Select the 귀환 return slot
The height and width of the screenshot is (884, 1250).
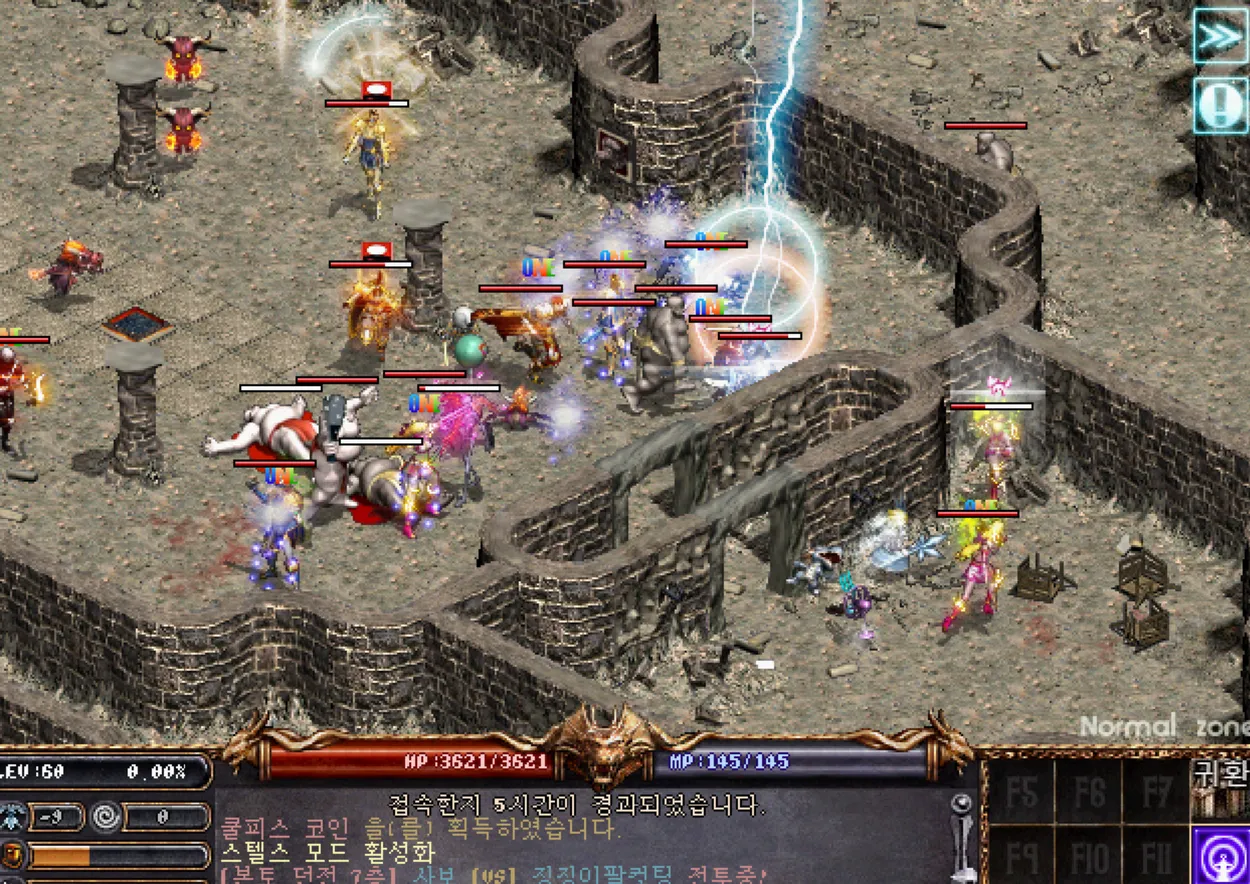tap(1220, 786)
